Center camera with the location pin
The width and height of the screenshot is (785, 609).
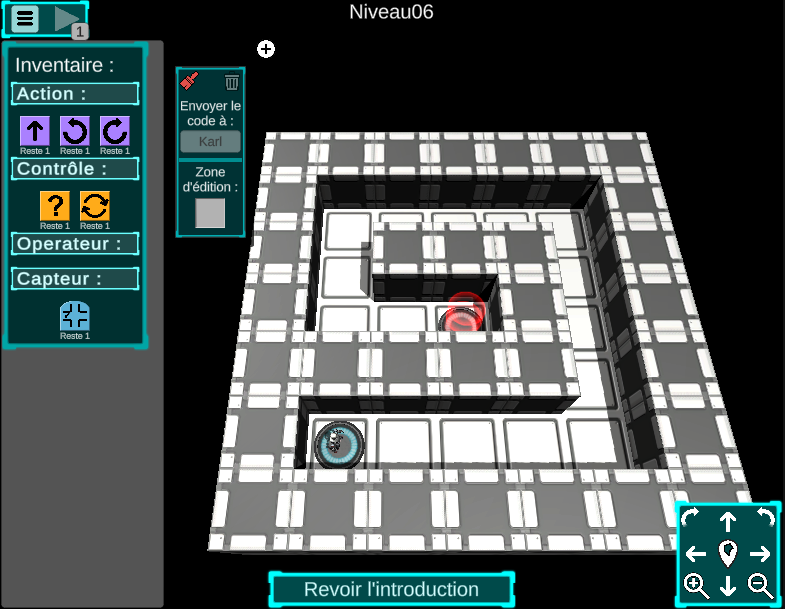pos(728,552)
